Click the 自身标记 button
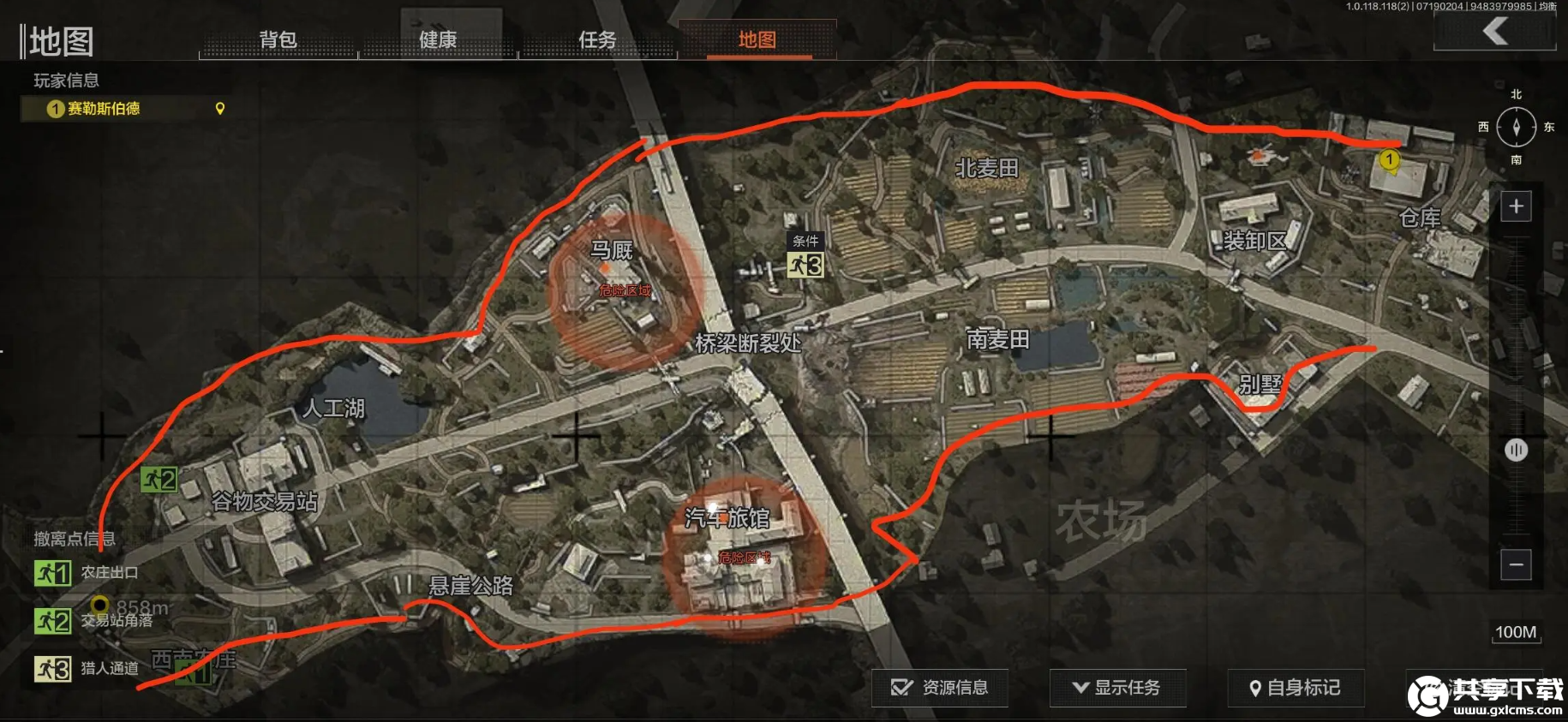The width and height of the screenshot is (1568, 722). pos(1296,688)
